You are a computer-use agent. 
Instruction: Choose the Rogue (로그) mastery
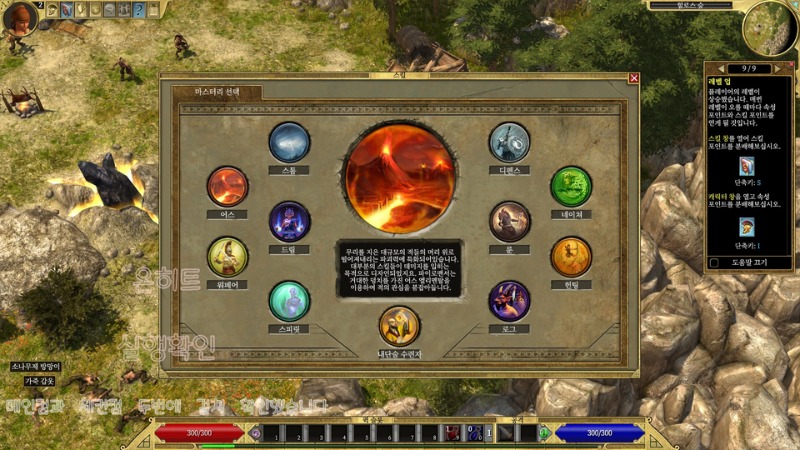coord(509,301)
